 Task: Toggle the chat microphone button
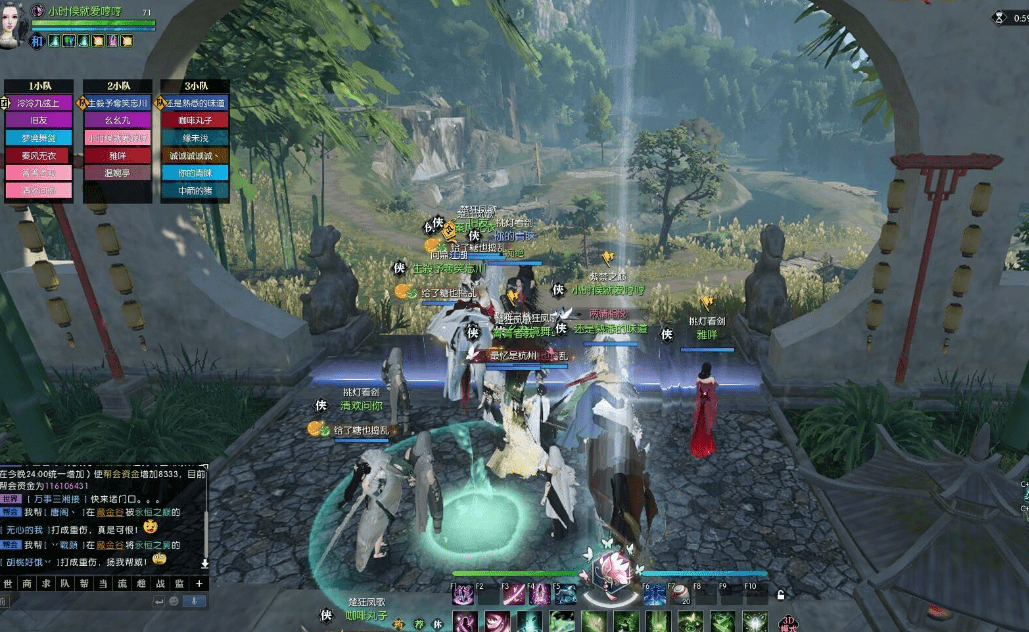tap(195, 601)
